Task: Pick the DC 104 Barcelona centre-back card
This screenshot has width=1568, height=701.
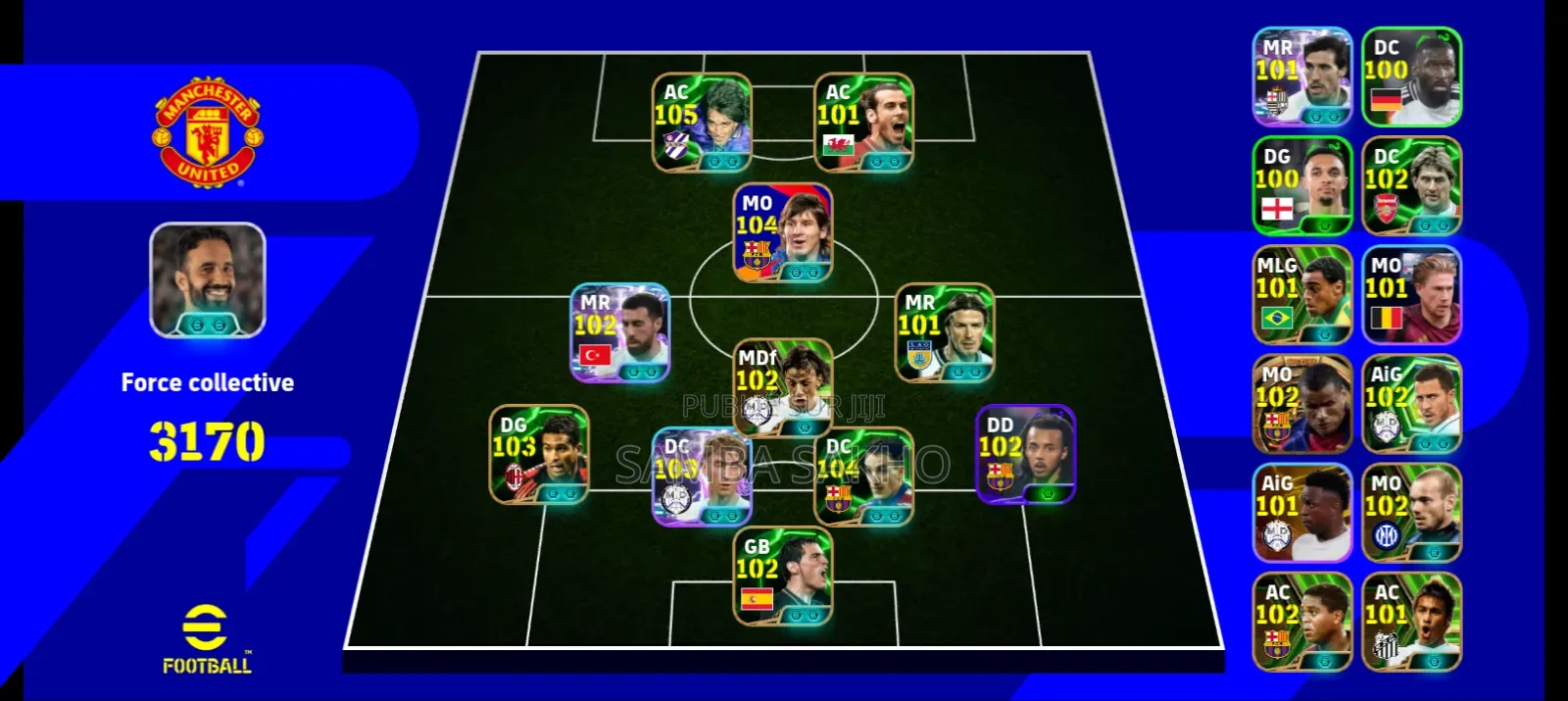Action: point(863,476)
